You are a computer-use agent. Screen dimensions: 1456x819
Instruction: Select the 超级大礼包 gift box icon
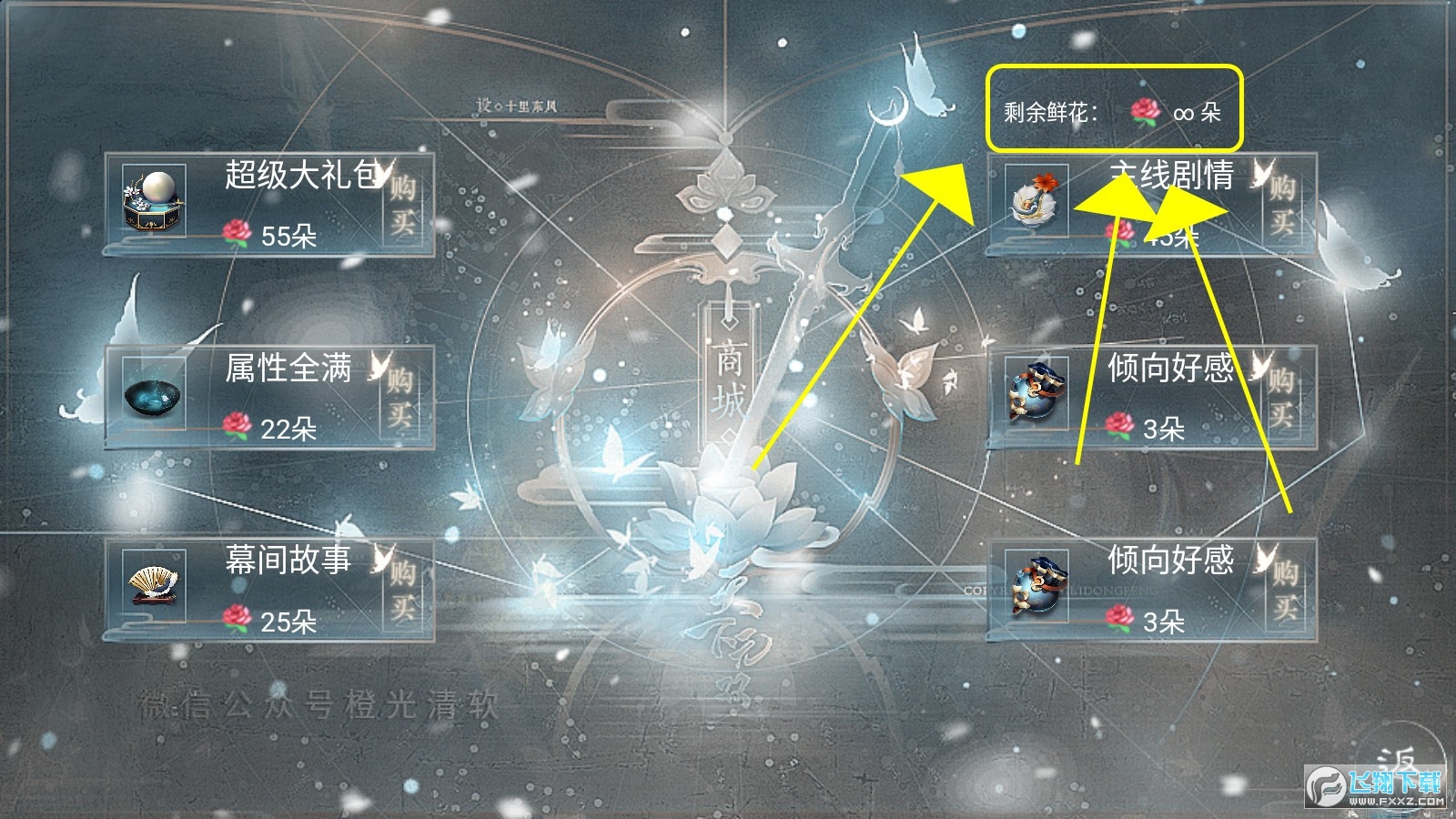(154, 200)
